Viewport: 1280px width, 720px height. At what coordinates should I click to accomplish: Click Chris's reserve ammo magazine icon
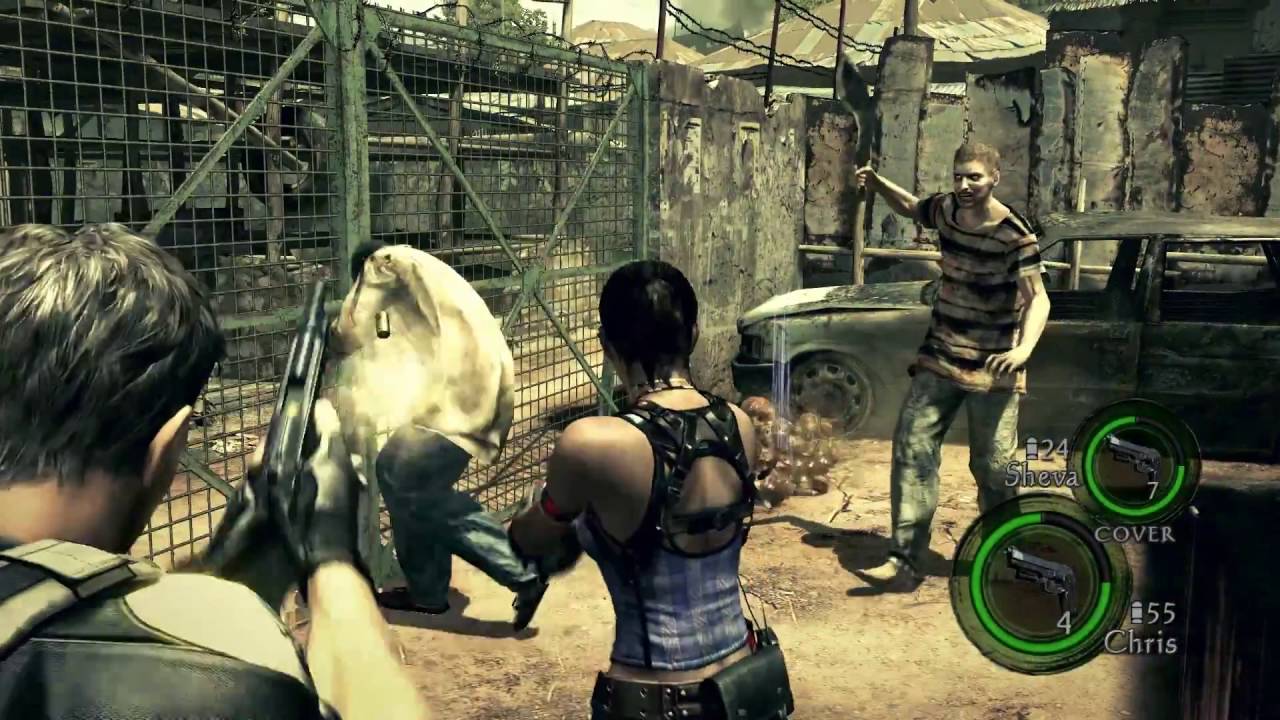(x=1137, y=612)
